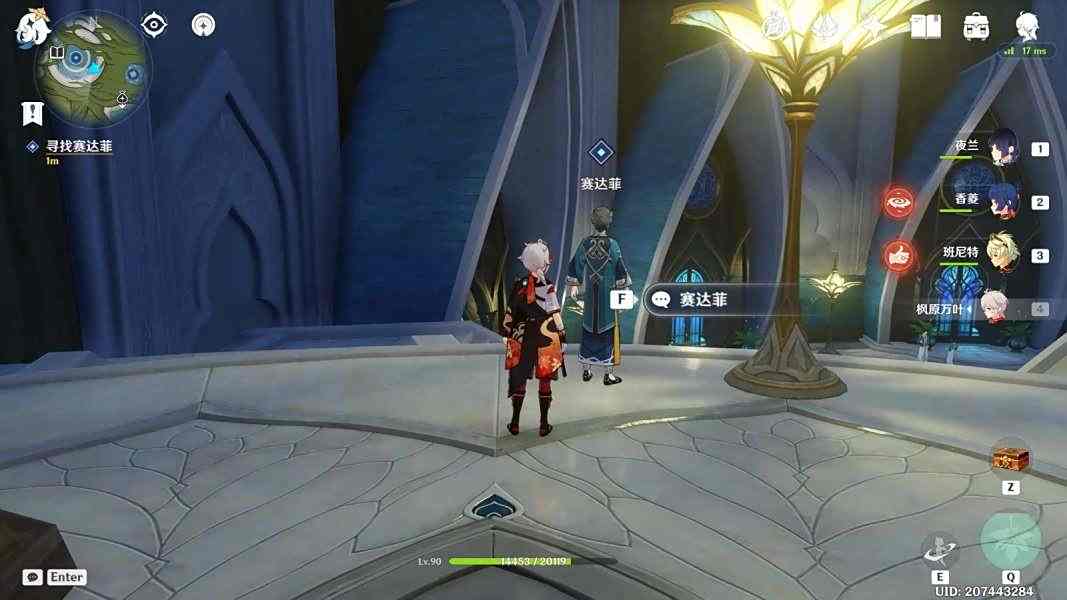This screenshot has height=600, width=1067.
Task: Activate Kazuha's elemental skill
Action: [940, 548]
